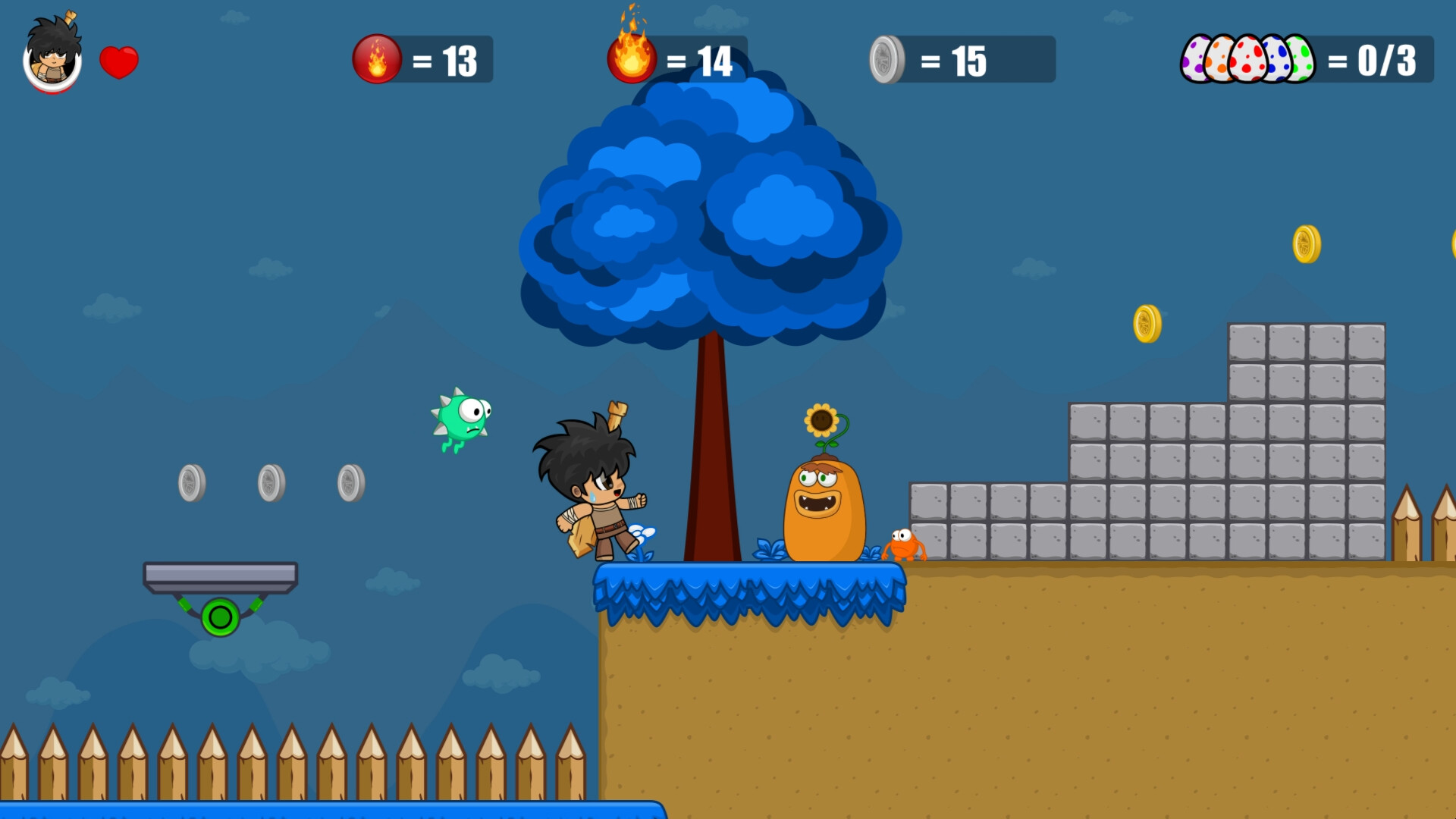Click the player avatar portrait in the HUD
The width and height of the screenshot is (1456, 819).
pos(52,60)
